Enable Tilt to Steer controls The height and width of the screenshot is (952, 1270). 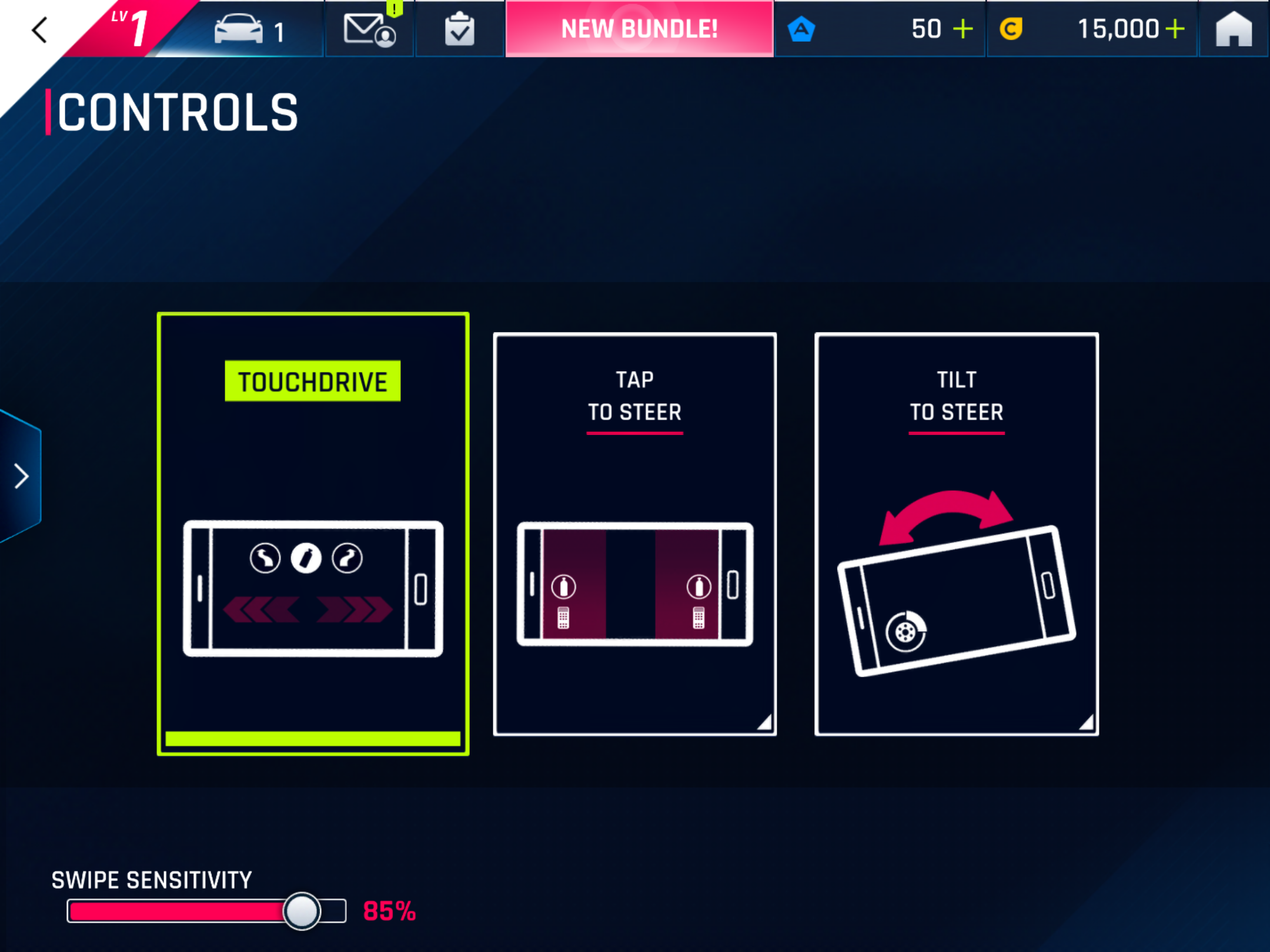click(957, 529)
